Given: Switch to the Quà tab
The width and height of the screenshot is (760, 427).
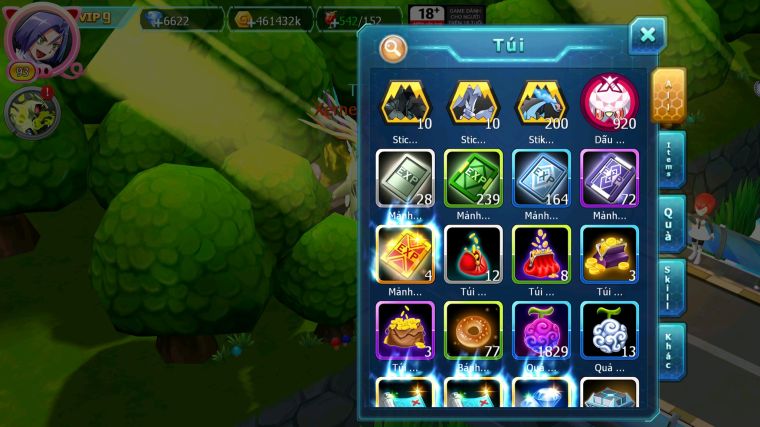Looking at the screenshot, I should (x=671, y=223).
